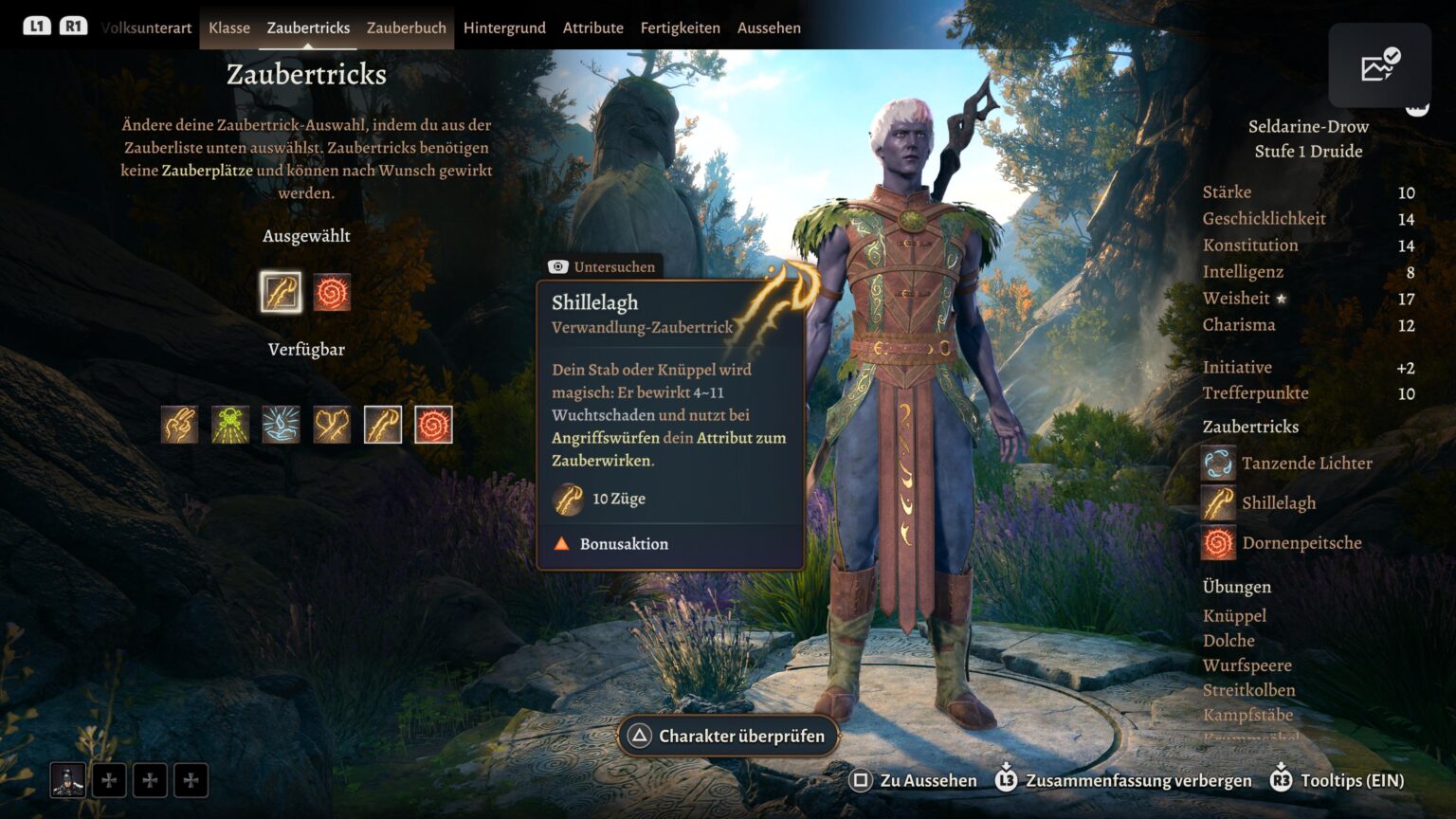Go to the Hintergrund tab
Image resolution: width=1456 pixels, height=819 pixels.
[504, 27]
